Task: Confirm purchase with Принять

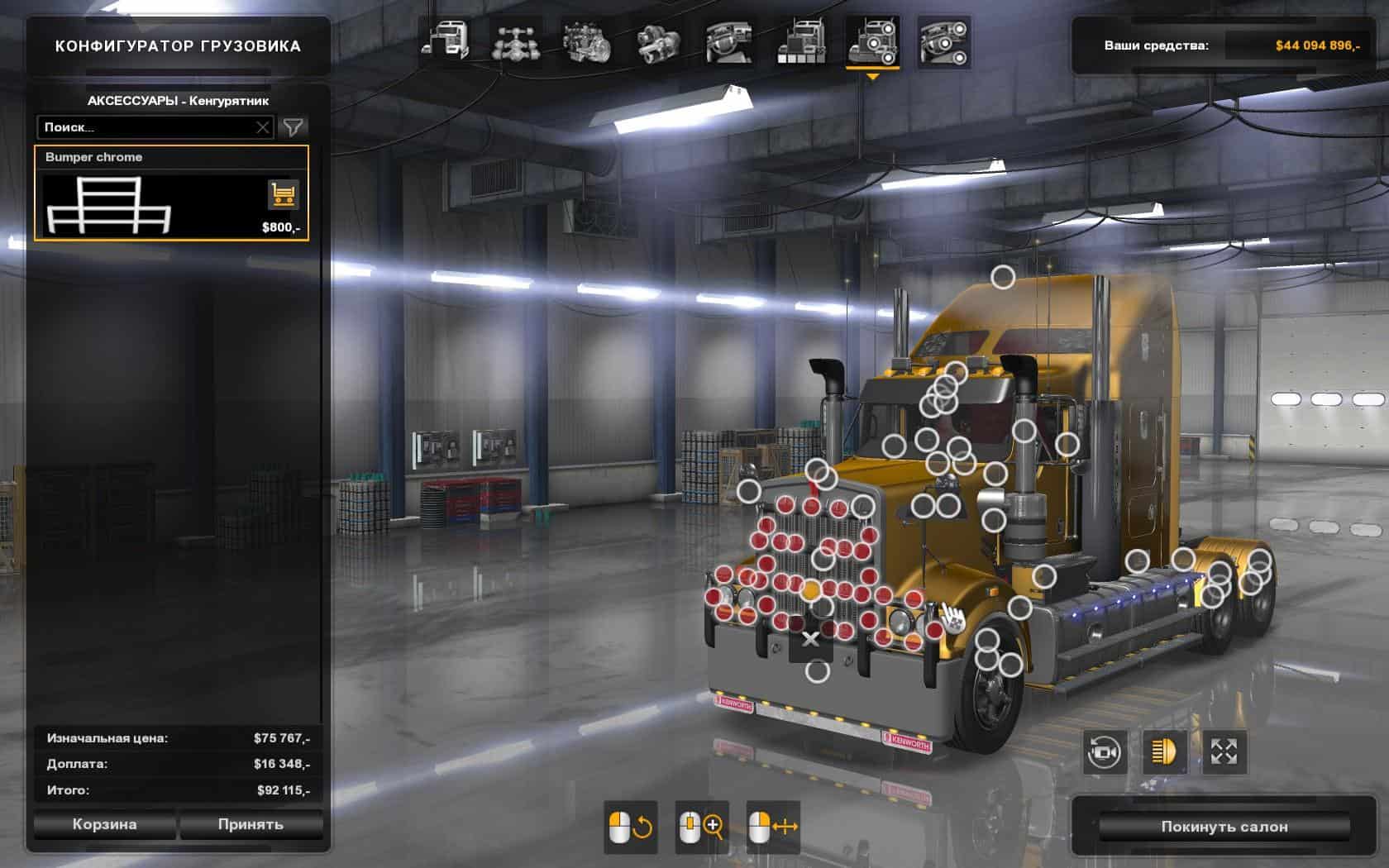Action: point(251,824)
